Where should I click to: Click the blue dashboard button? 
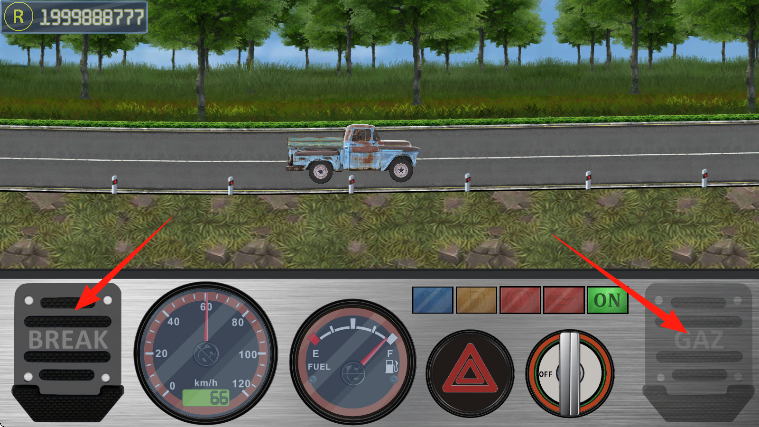[x=432, y=299]
